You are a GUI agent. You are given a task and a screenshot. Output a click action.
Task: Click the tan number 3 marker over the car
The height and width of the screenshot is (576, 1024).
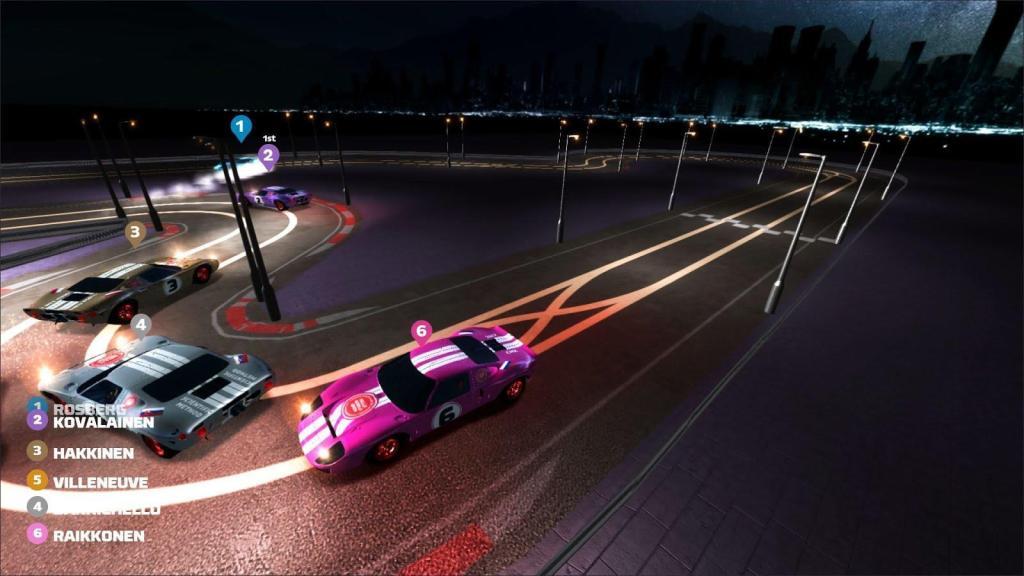pos(135,232)
